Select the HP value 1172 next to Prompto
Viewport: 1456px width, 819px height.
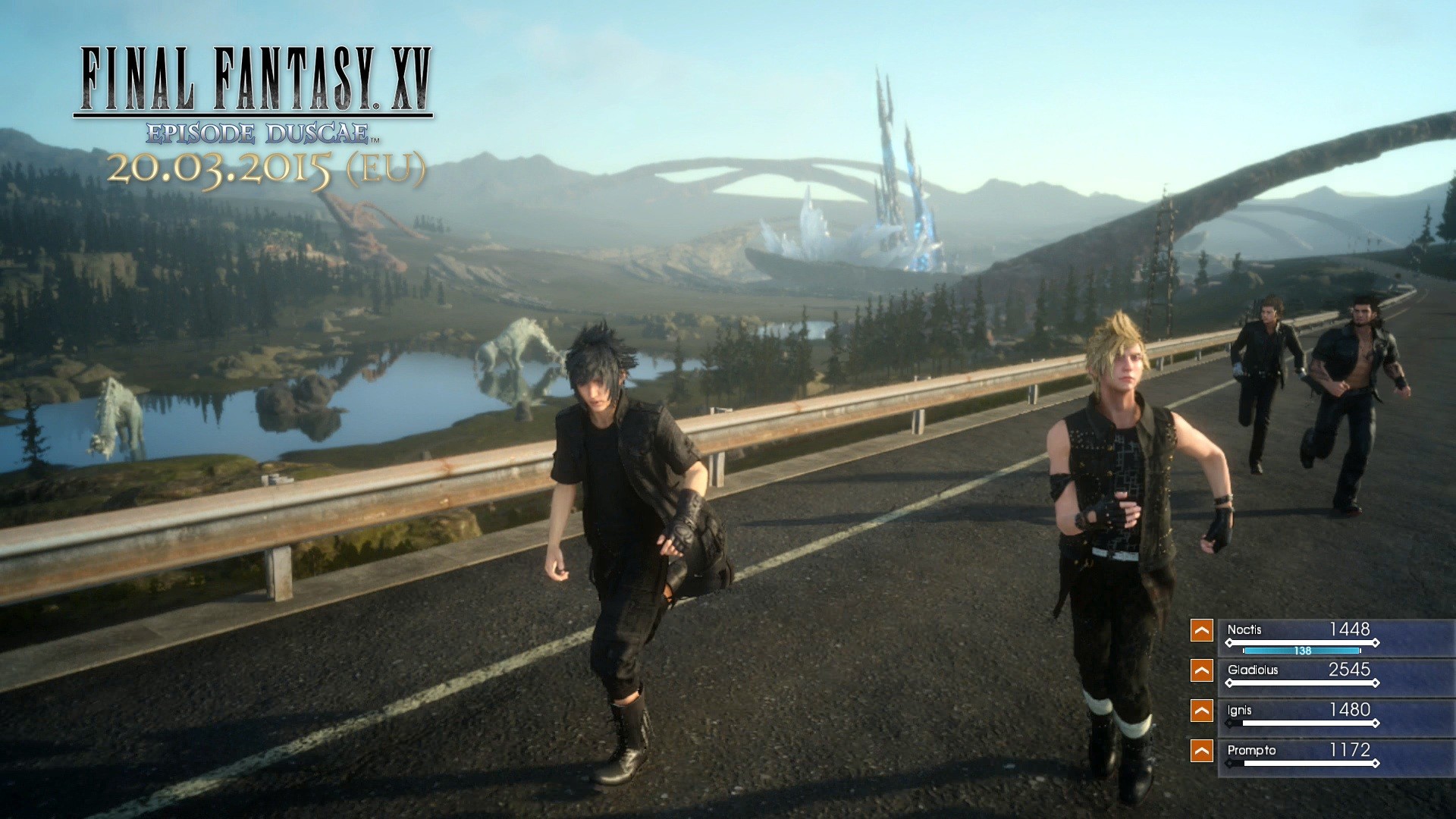pyautogui.click(x=1351, y=751)
